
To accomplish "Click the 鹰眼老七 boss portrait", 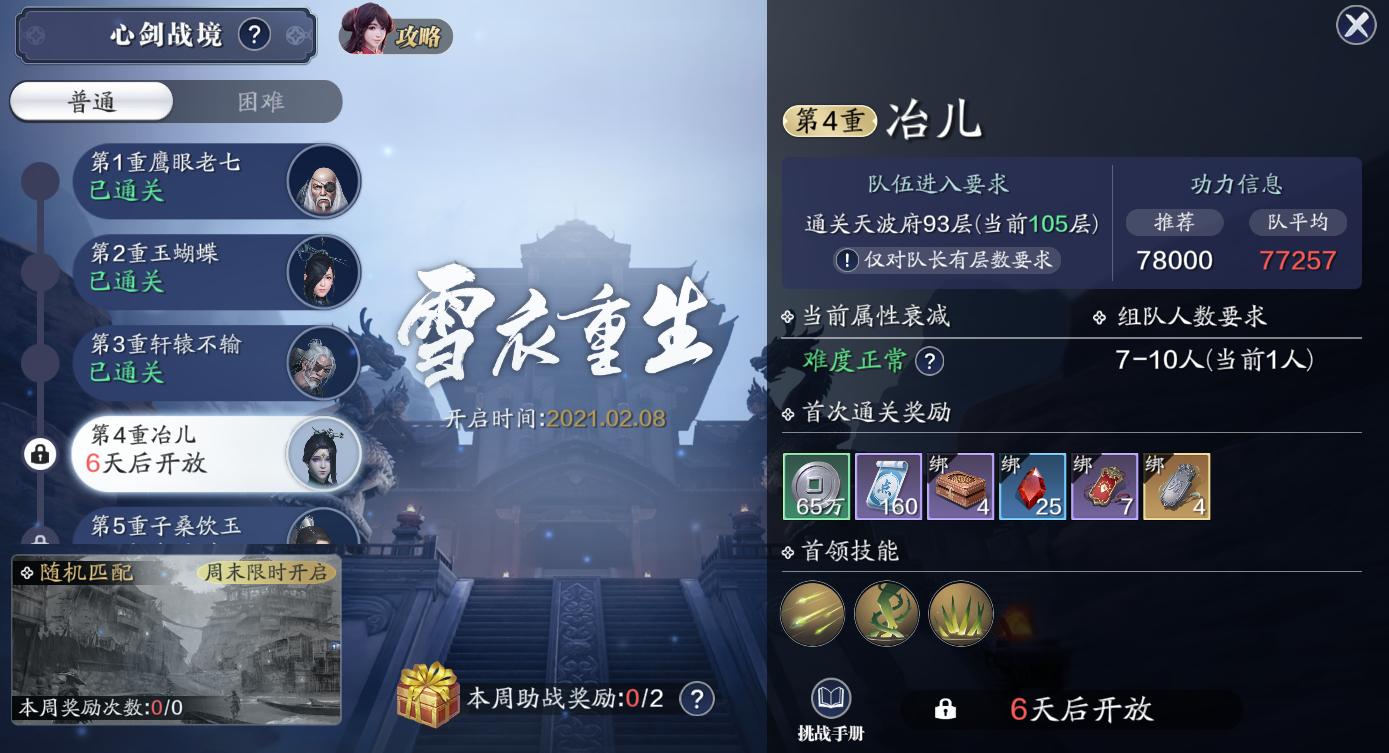I will (324, 181).
